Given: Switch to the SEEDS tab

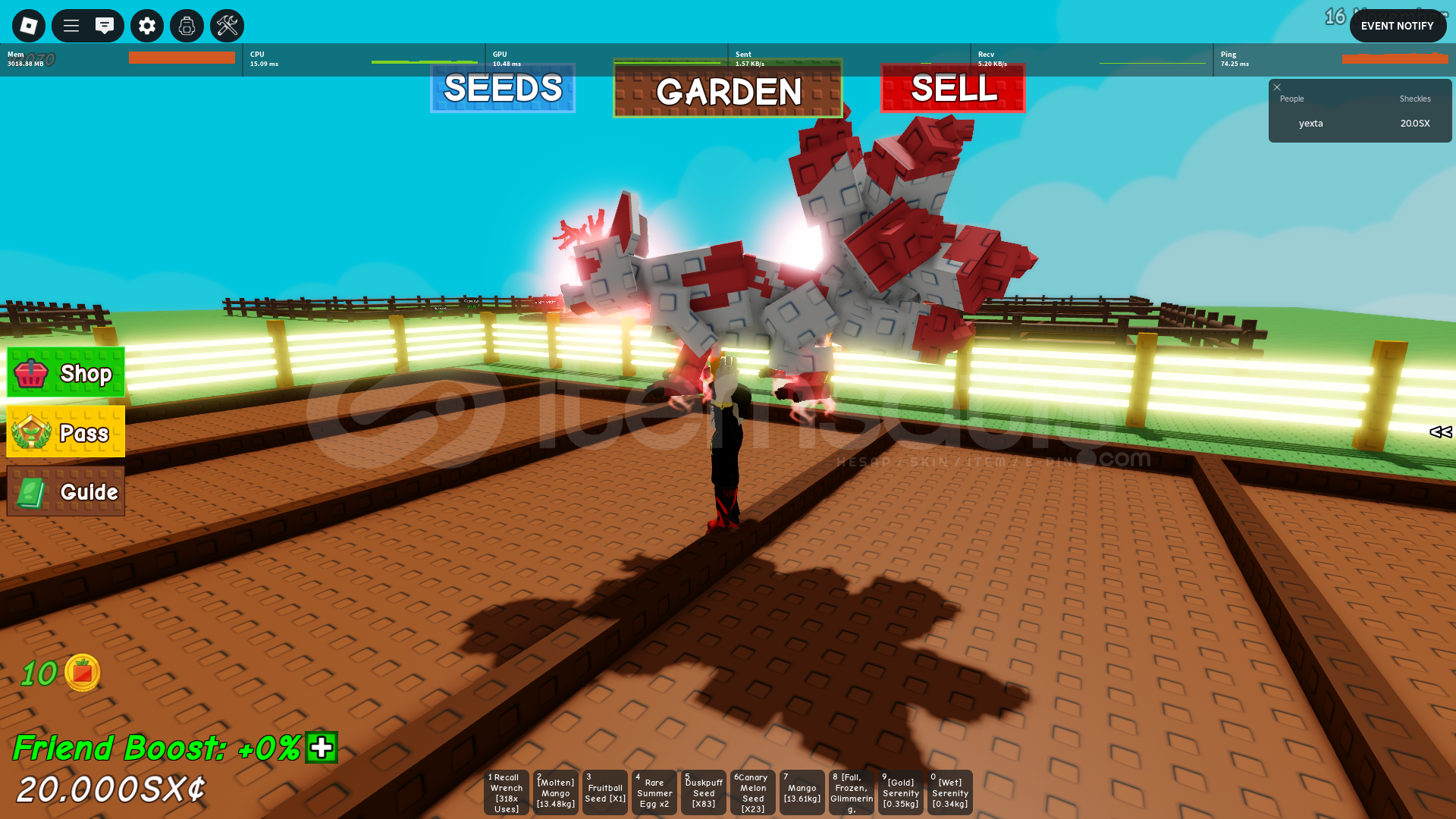Looking at the screenshot, I should tap(502, 89).
